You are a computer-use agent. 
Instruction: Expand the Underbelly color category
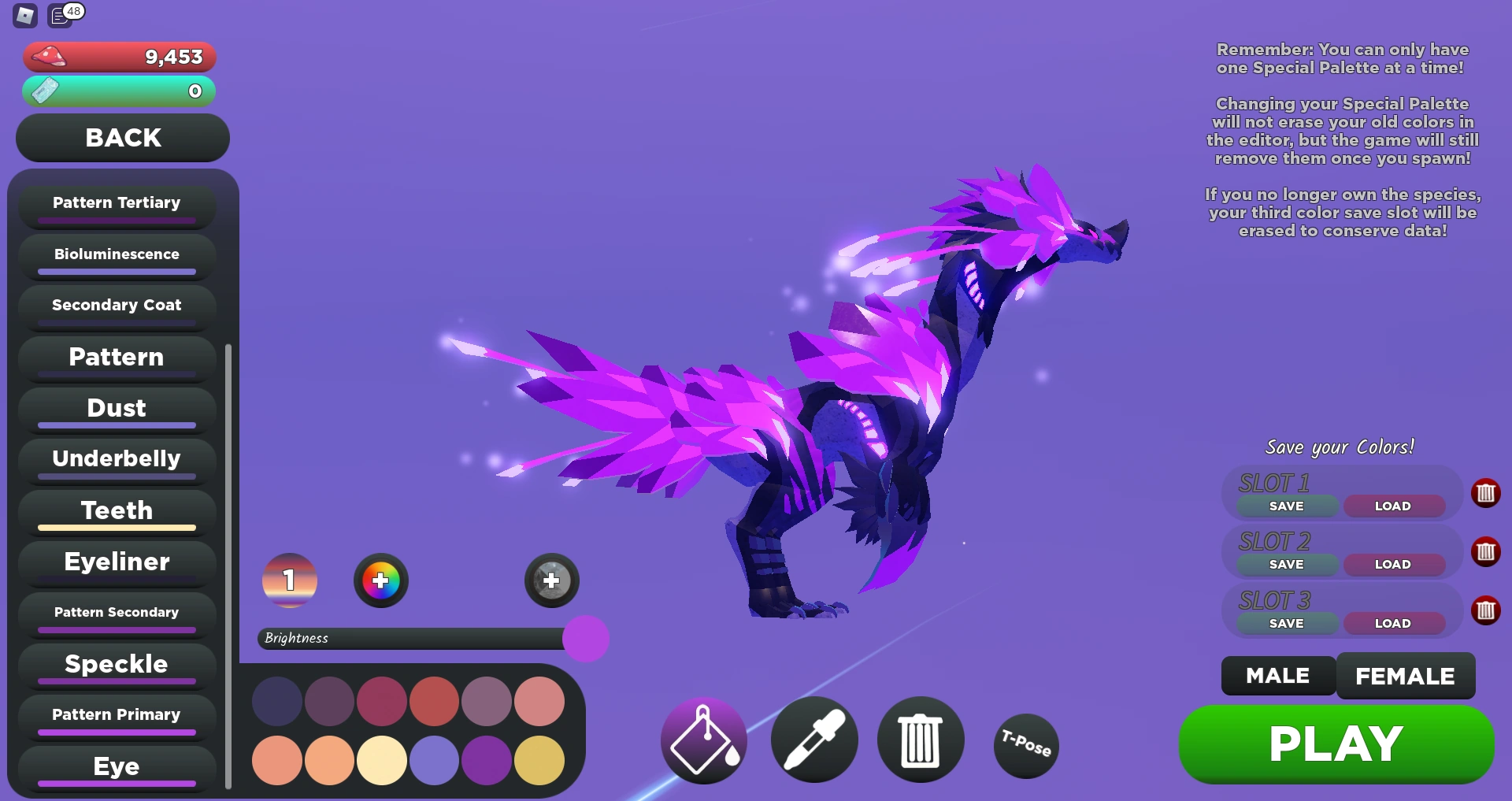[115, 458]
